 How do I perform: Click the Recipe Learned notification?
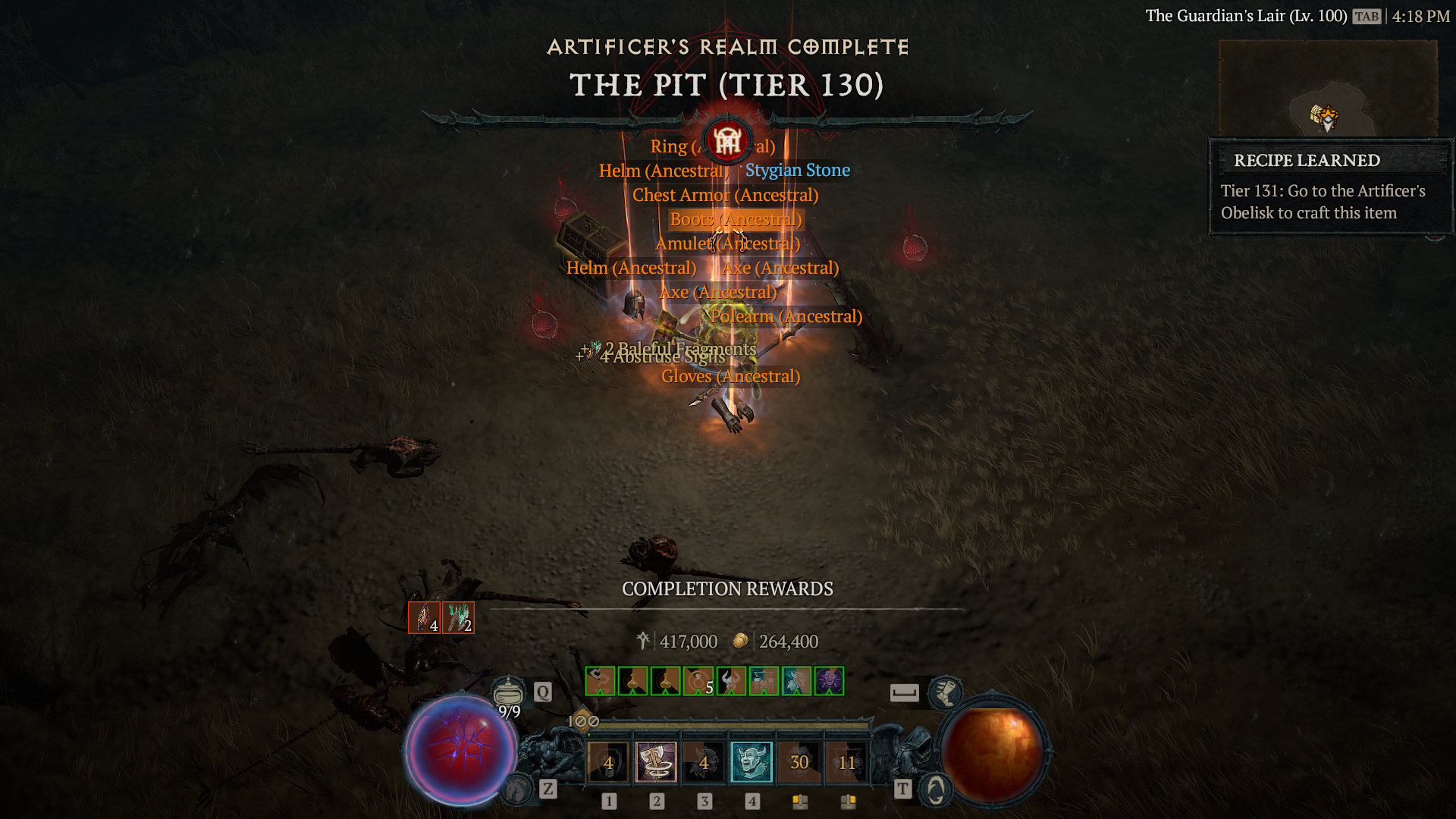click(x=1330, y=187)
